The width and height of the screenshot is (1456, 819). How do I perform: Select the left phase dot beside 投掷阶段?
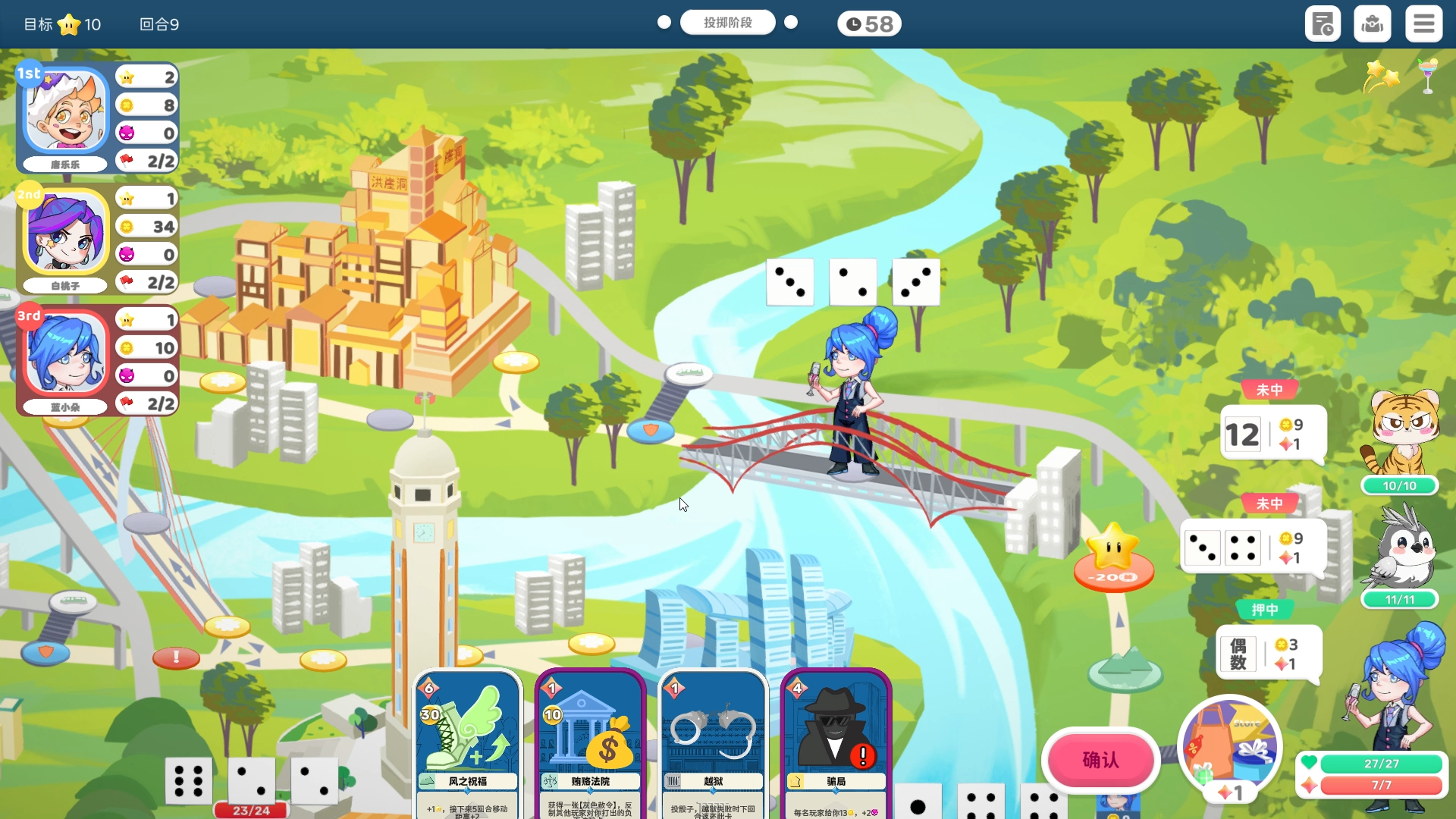coord(663,22)
